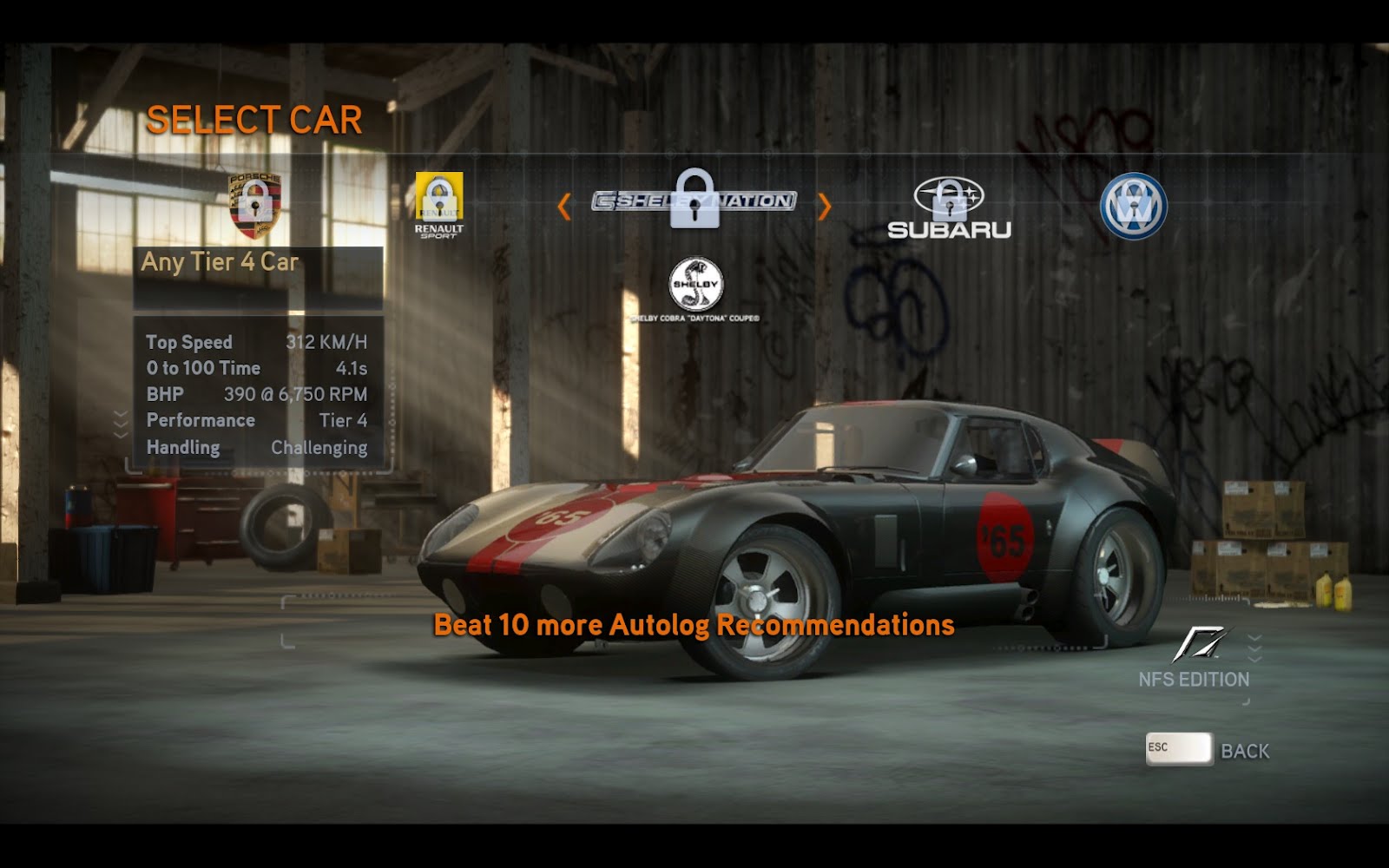1389x868 pixels.
Task: Switch to the Shelby Nation brand banner
Action: coord(694,201)
